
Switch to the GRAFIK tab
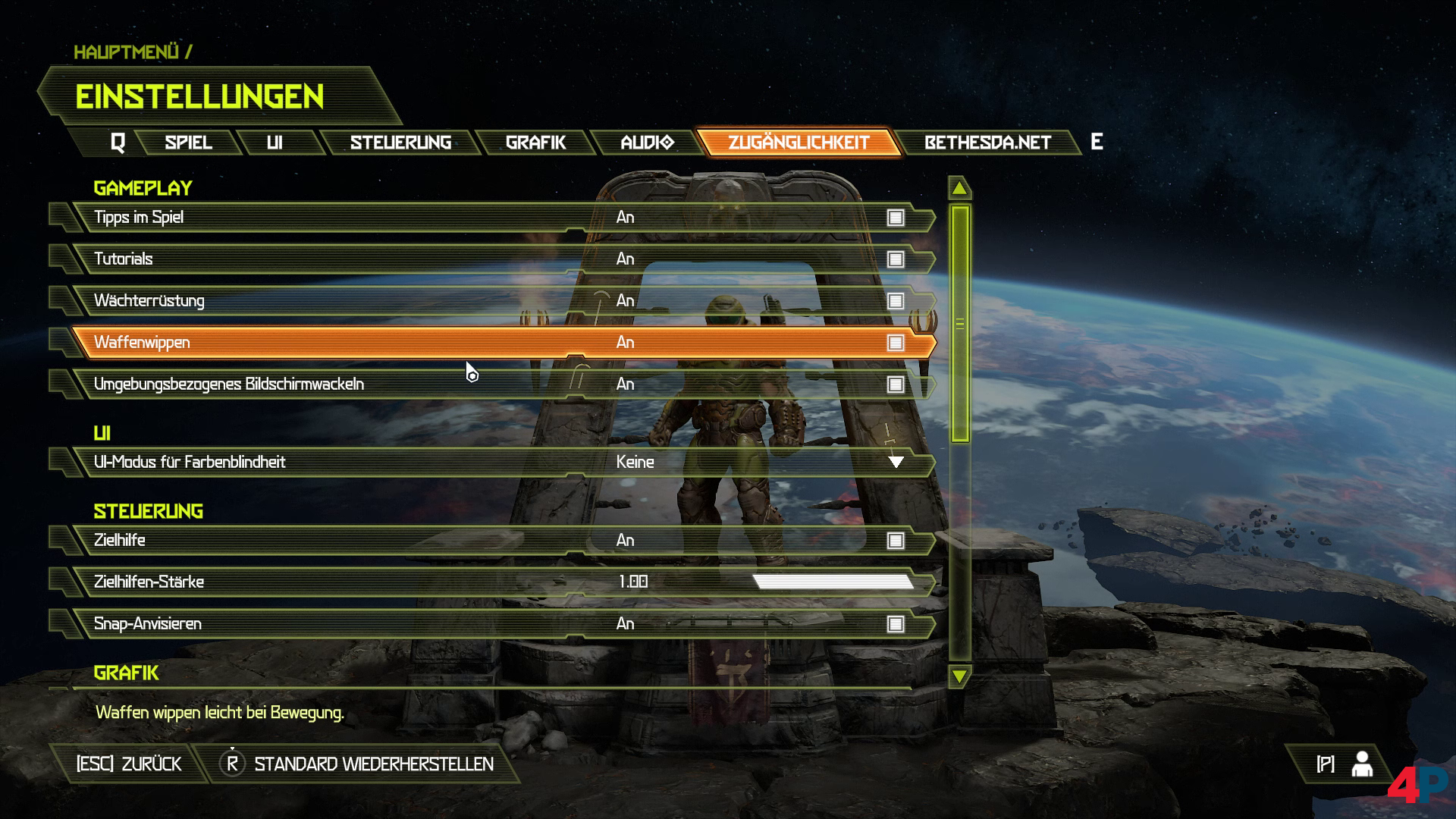[x=535, y=143]
